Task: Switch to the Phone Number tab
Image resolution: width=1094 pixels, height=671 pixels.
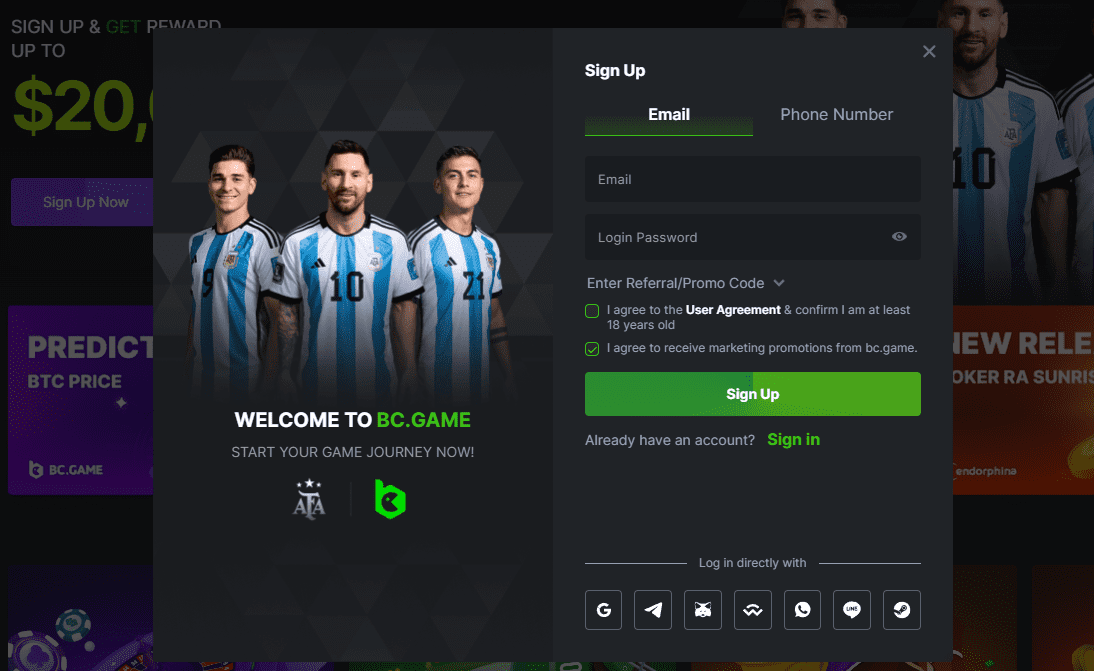Action: [x=836, y=115]
